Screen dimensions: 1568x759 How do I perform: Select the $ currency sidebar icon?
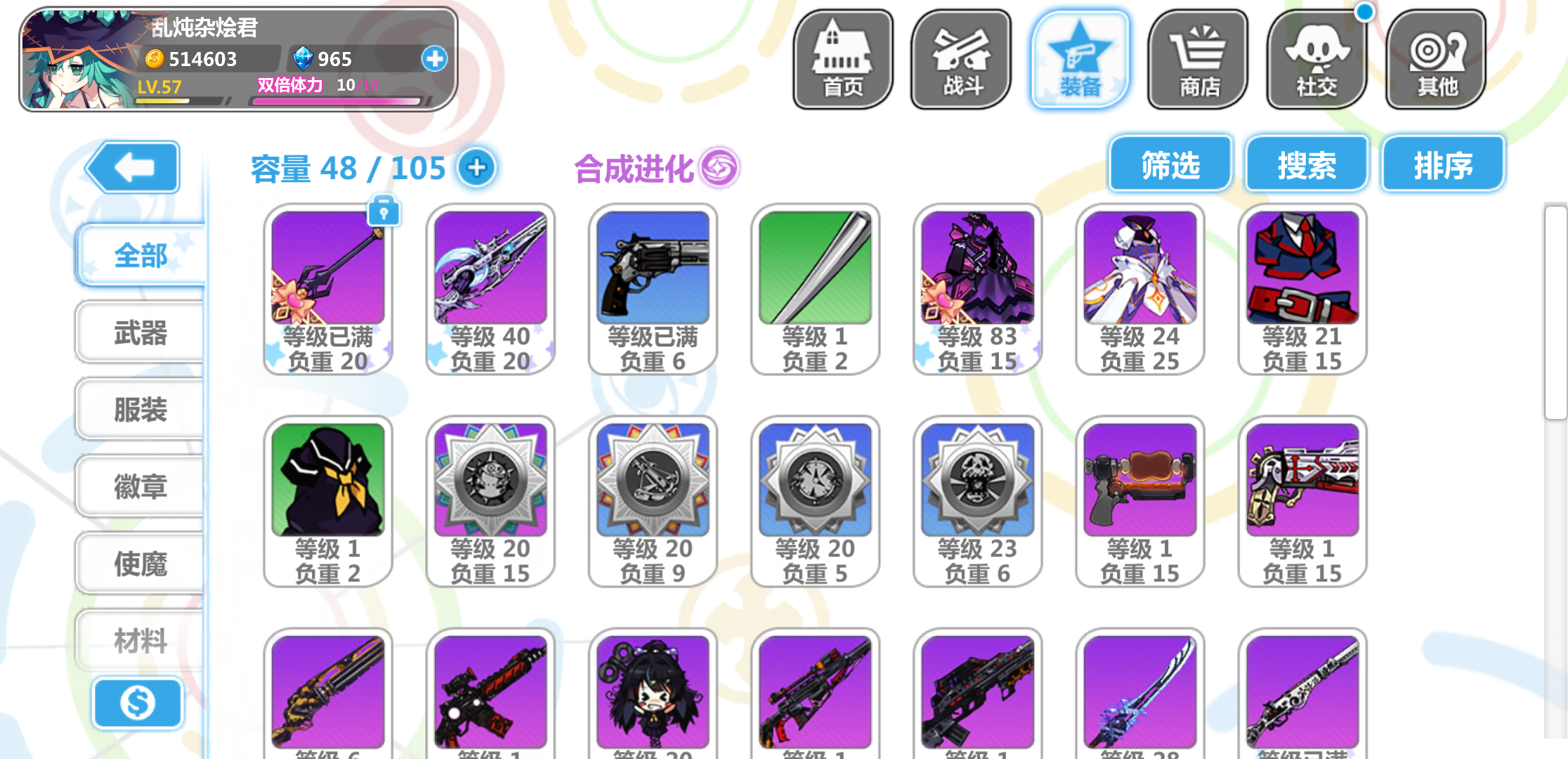pos(138,703)
